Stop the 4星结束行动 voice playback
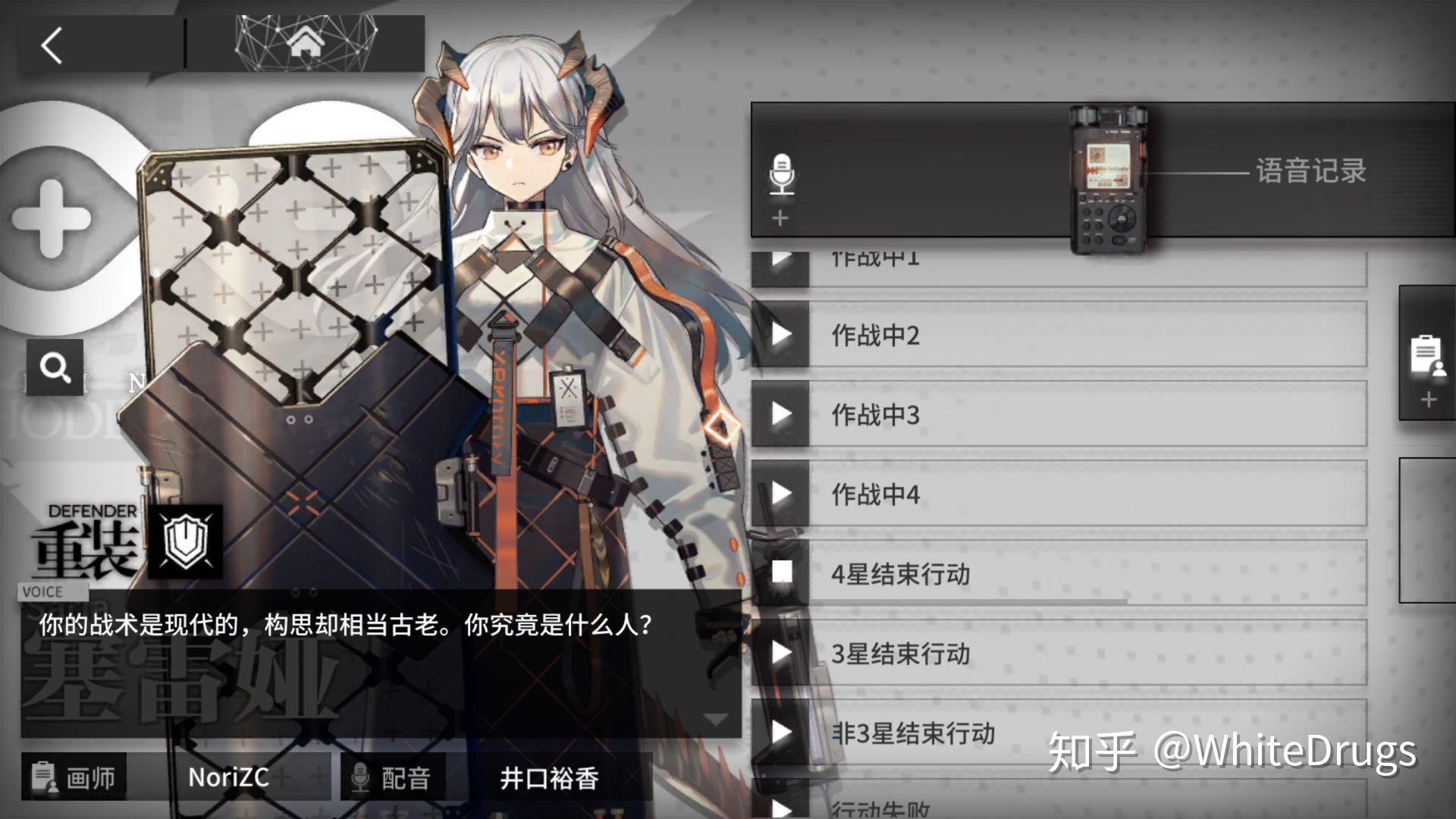The width and height of the screenshot is (1456, 819). coord(780,574)
